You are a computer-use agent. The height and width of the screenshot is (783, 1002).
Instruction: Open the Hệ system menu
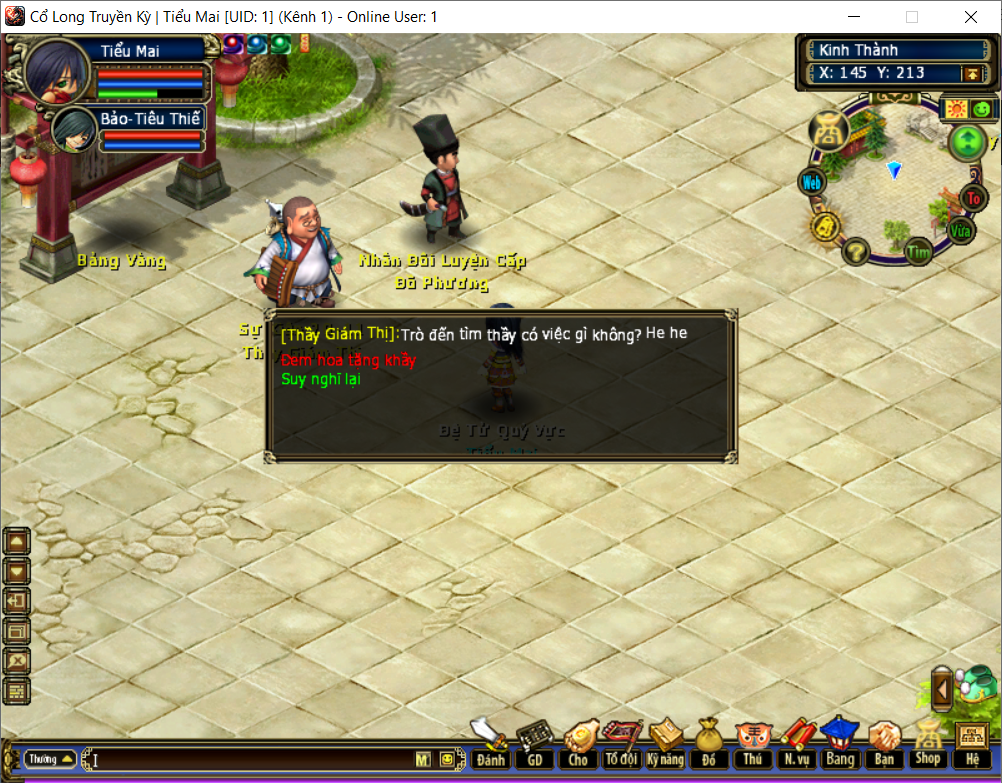(x=972, y=745)
